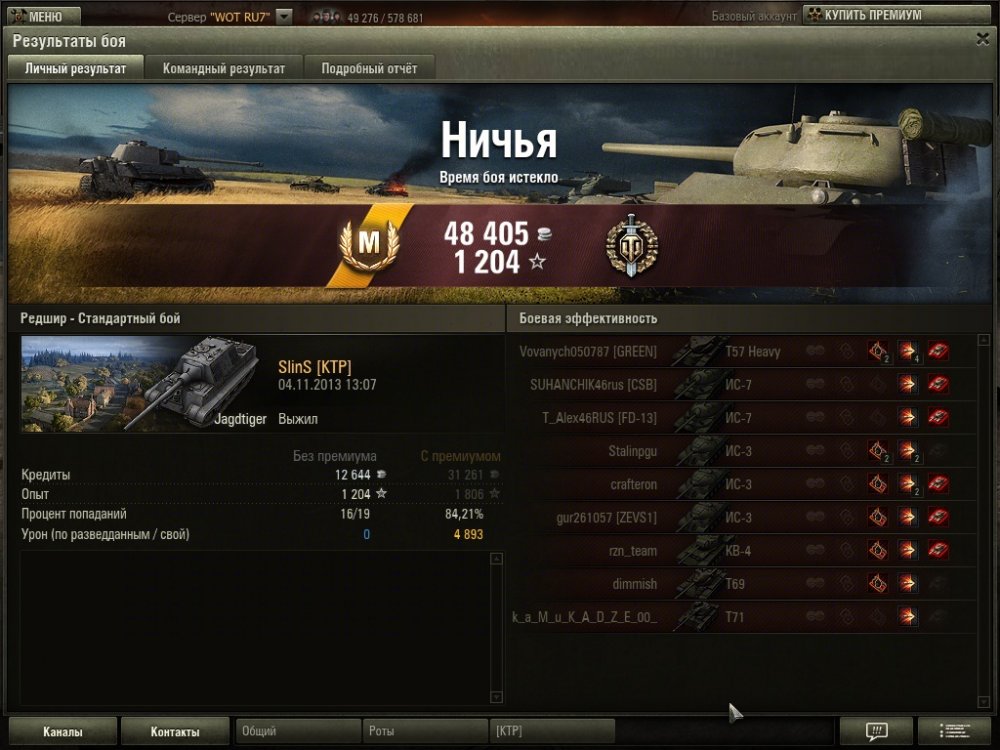Open the server selection dropdown arrow
The height and width of the screenshot is (750, 1000).
click(x=284, y=17)
